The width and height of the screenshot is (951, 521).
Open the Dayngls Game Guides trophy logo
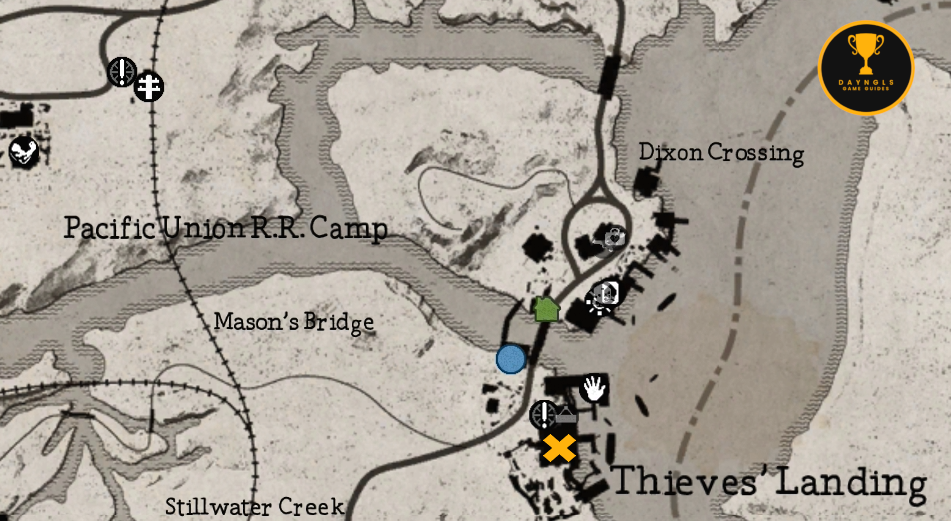click(865, 67)
